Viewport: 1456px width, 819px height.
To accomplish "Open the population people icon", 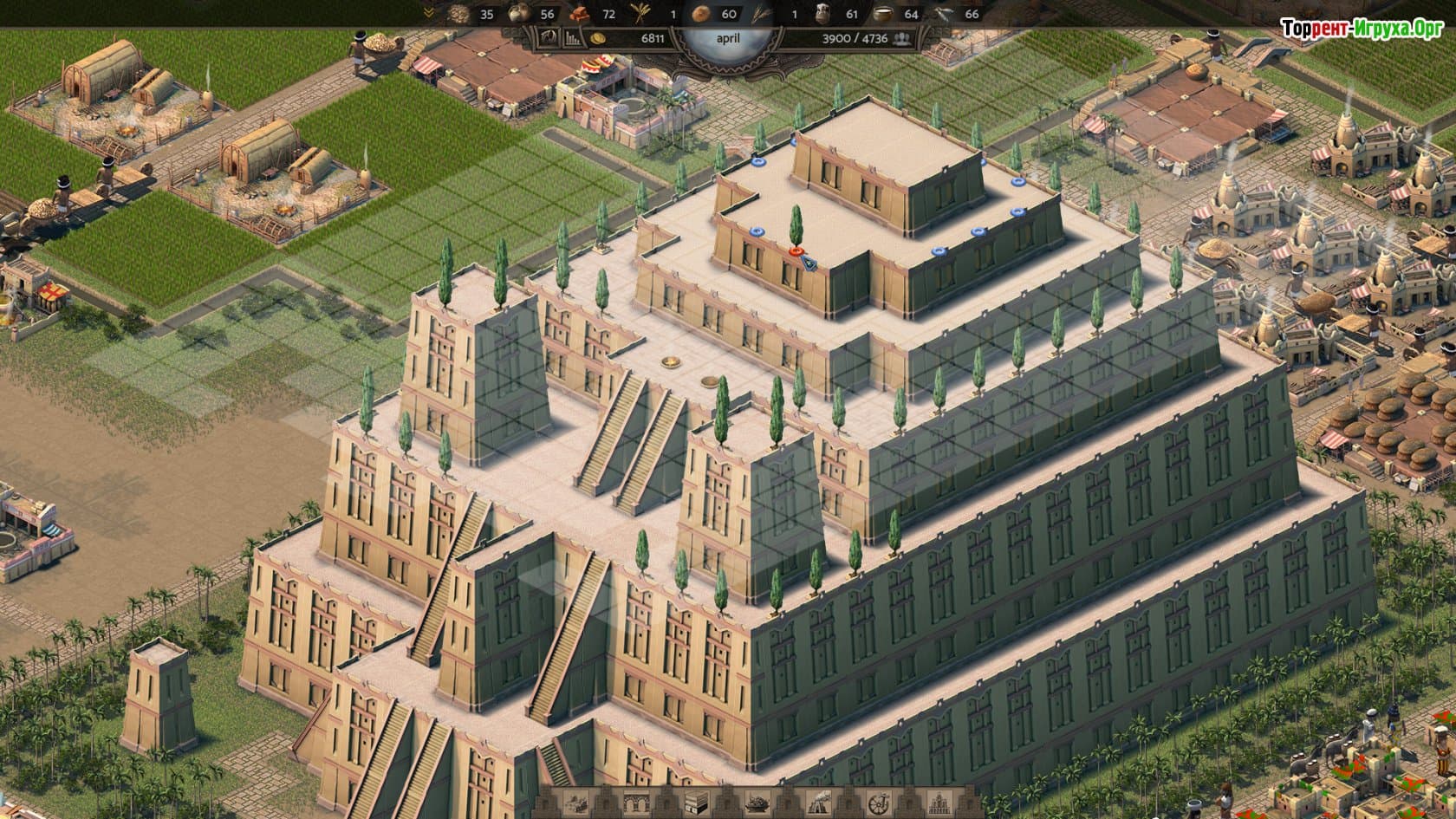I will tap(903, 38).
